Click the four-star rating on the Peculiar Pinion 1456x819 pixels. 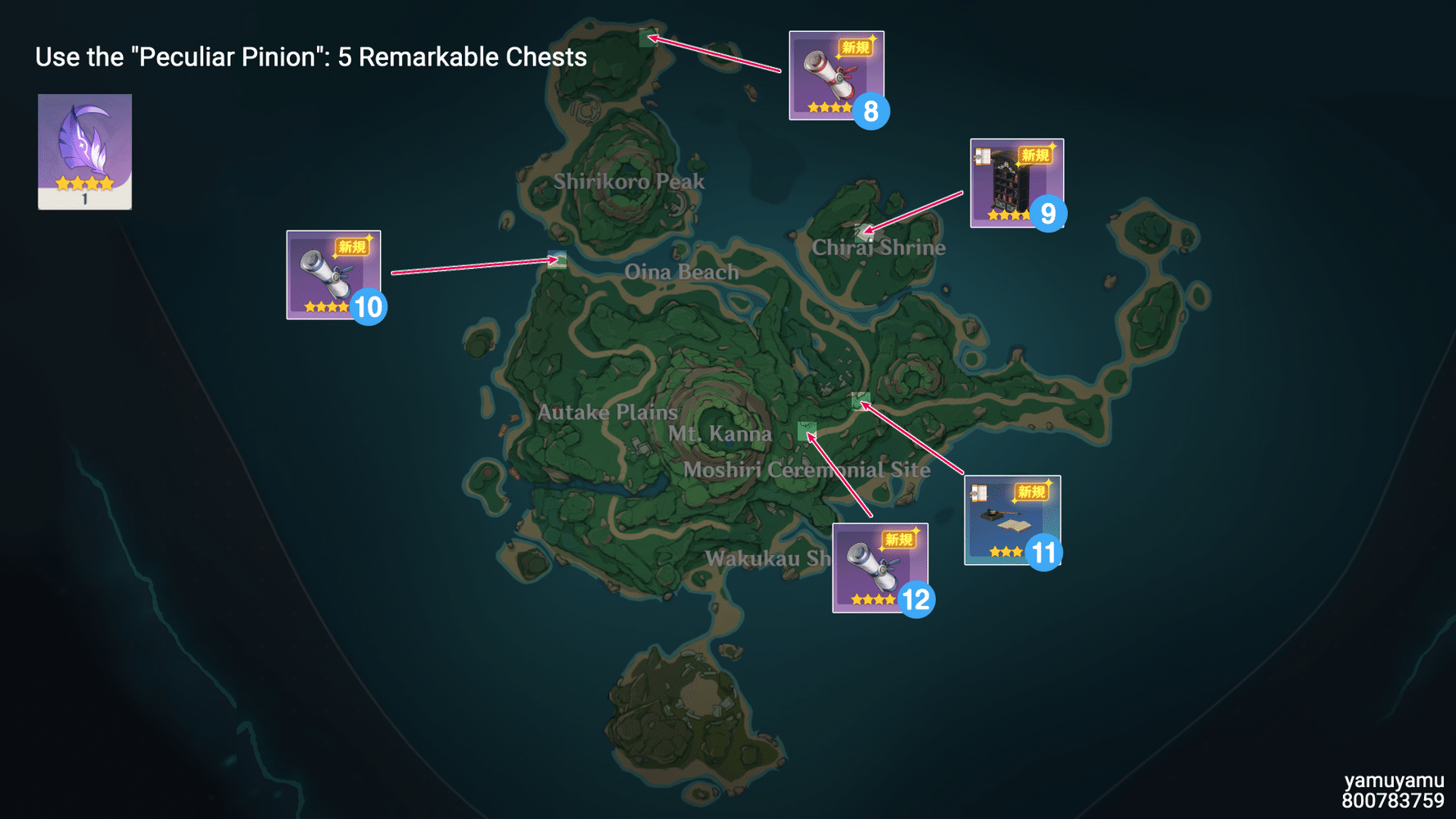tap(84, 183)
